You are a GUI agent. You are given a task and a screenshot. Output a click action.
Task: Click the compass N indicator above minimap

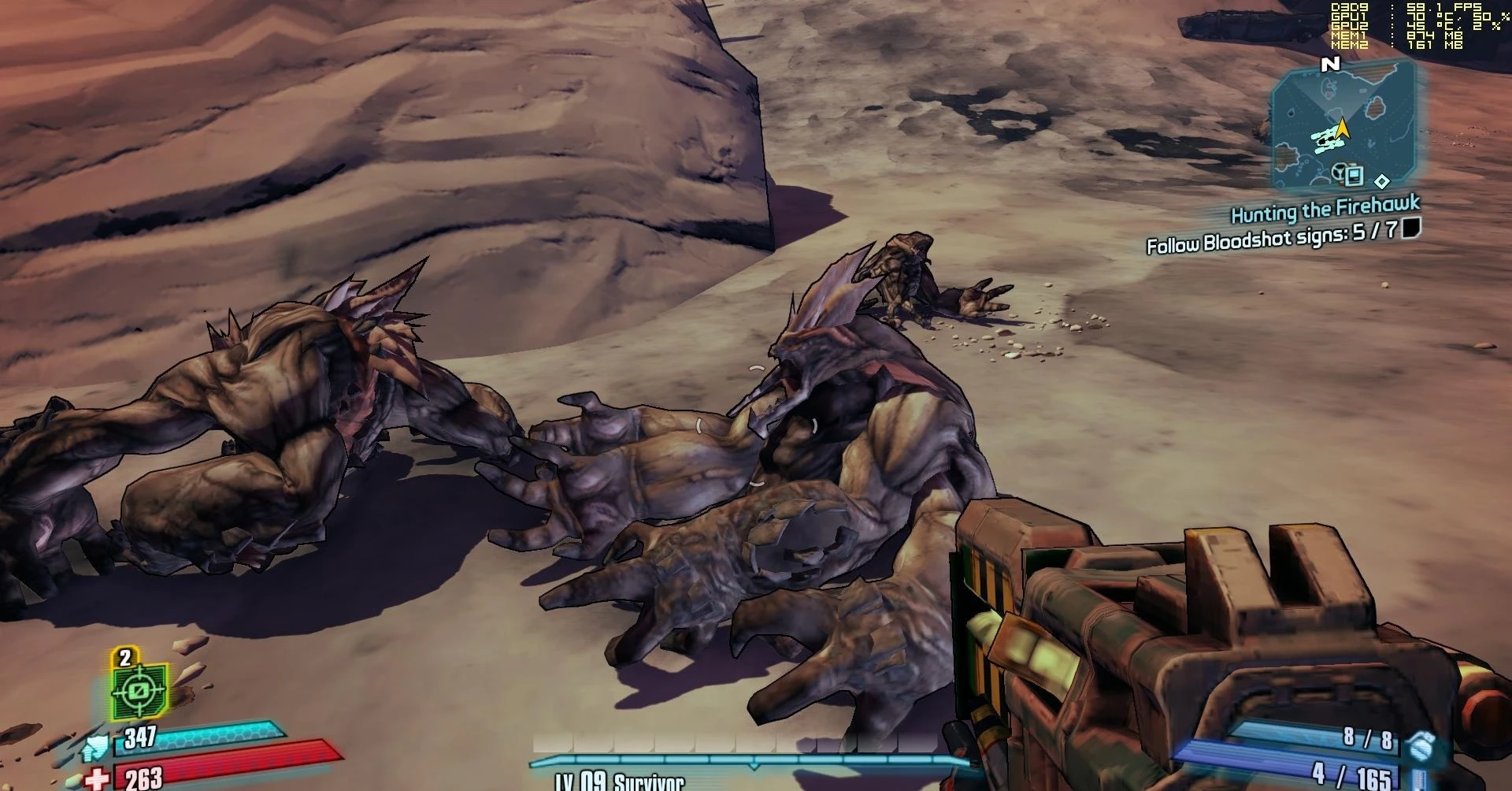(x=1330, y=65)
